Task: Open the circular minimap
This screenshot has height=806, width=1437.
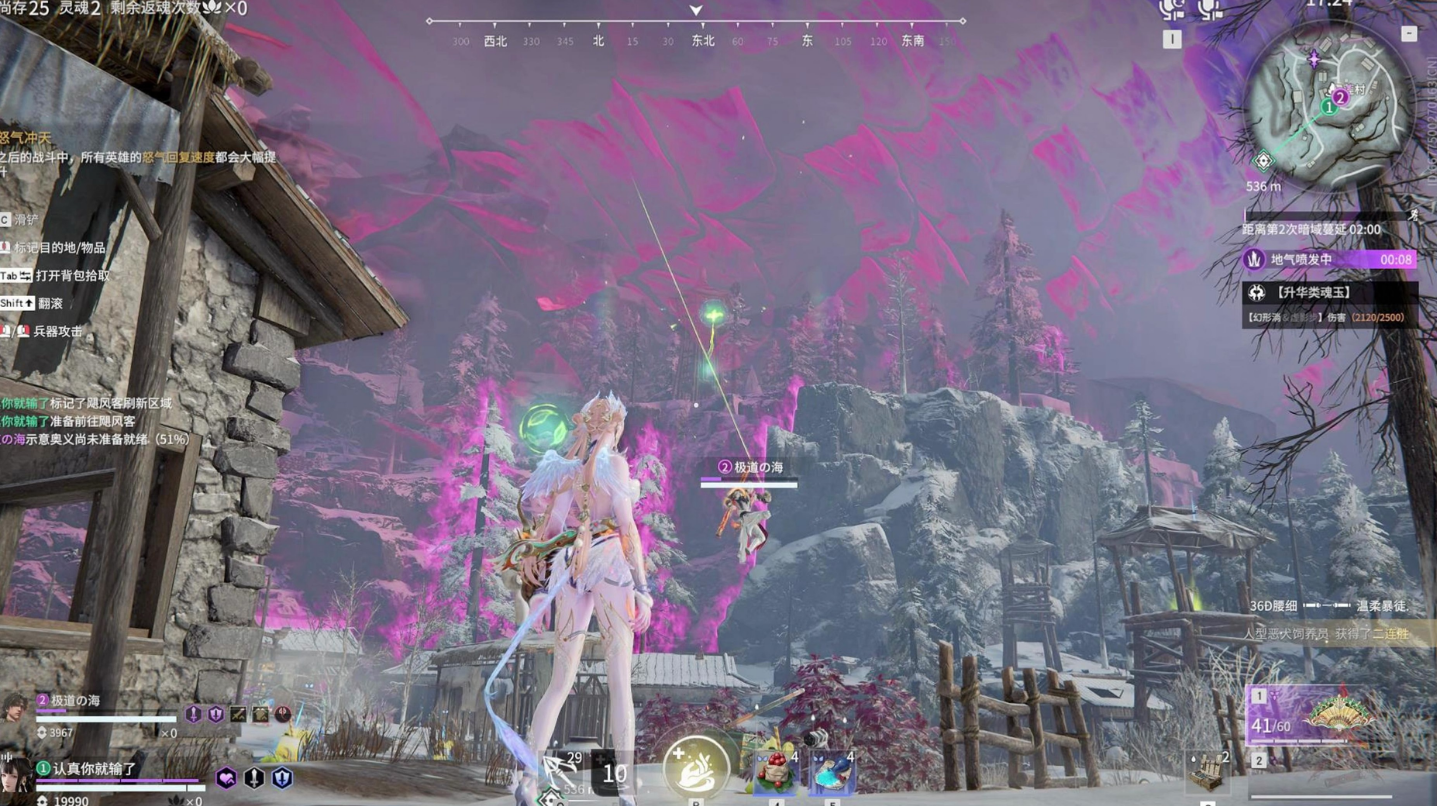Action: click(x=1328, y=105)
